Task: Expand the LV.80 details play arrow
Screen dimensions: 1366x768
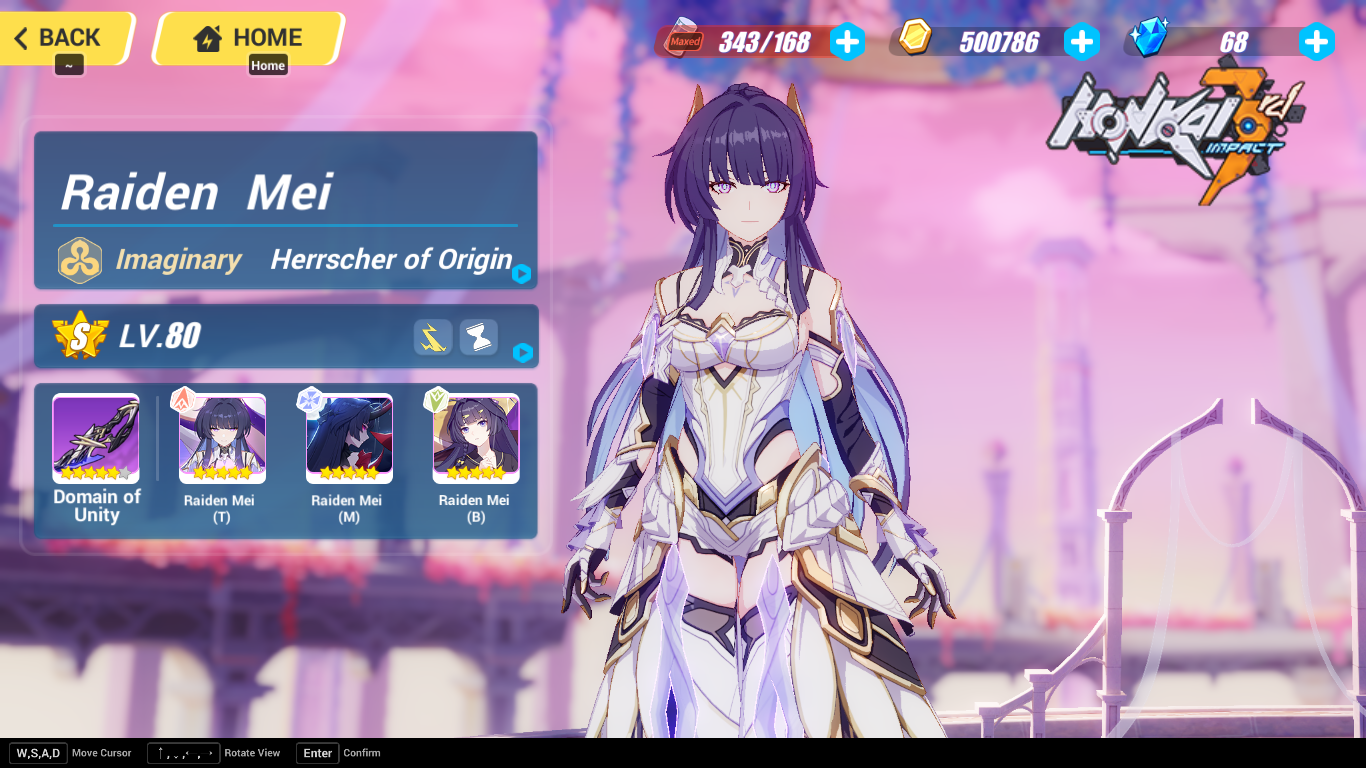Action: [x=521, y=354]
